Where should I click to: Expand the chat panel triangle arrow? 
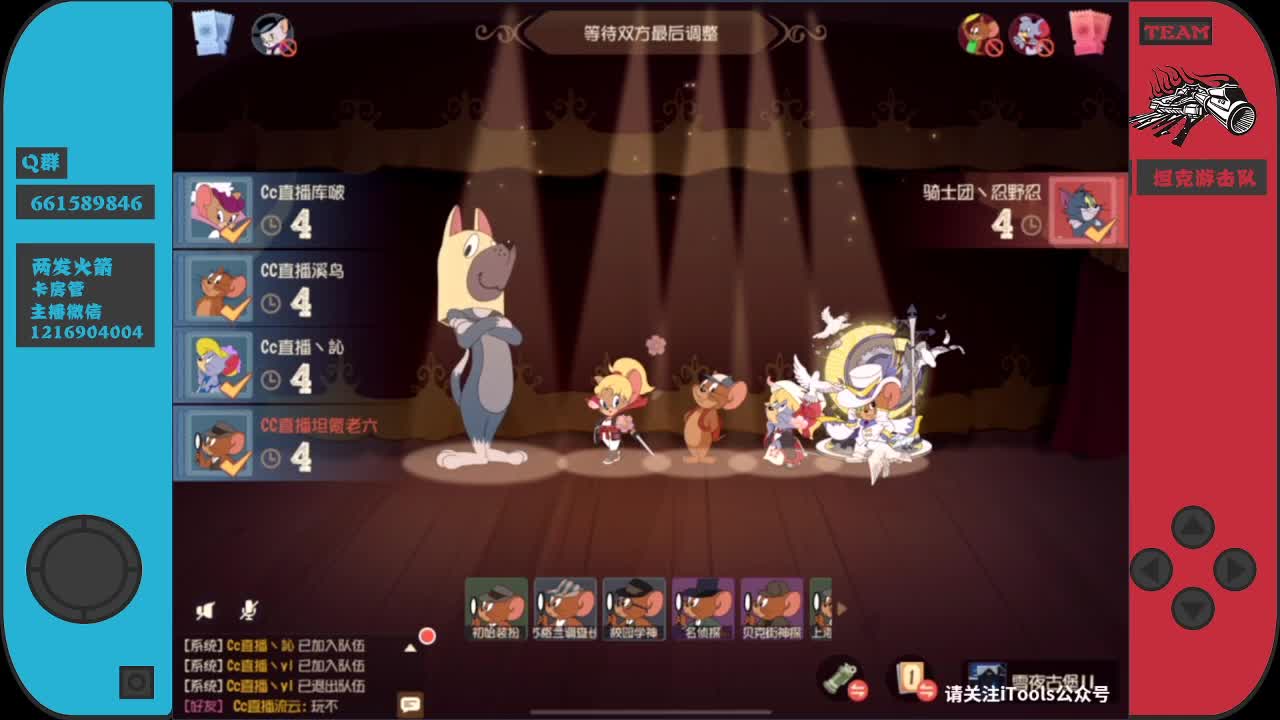pos(411,647)
